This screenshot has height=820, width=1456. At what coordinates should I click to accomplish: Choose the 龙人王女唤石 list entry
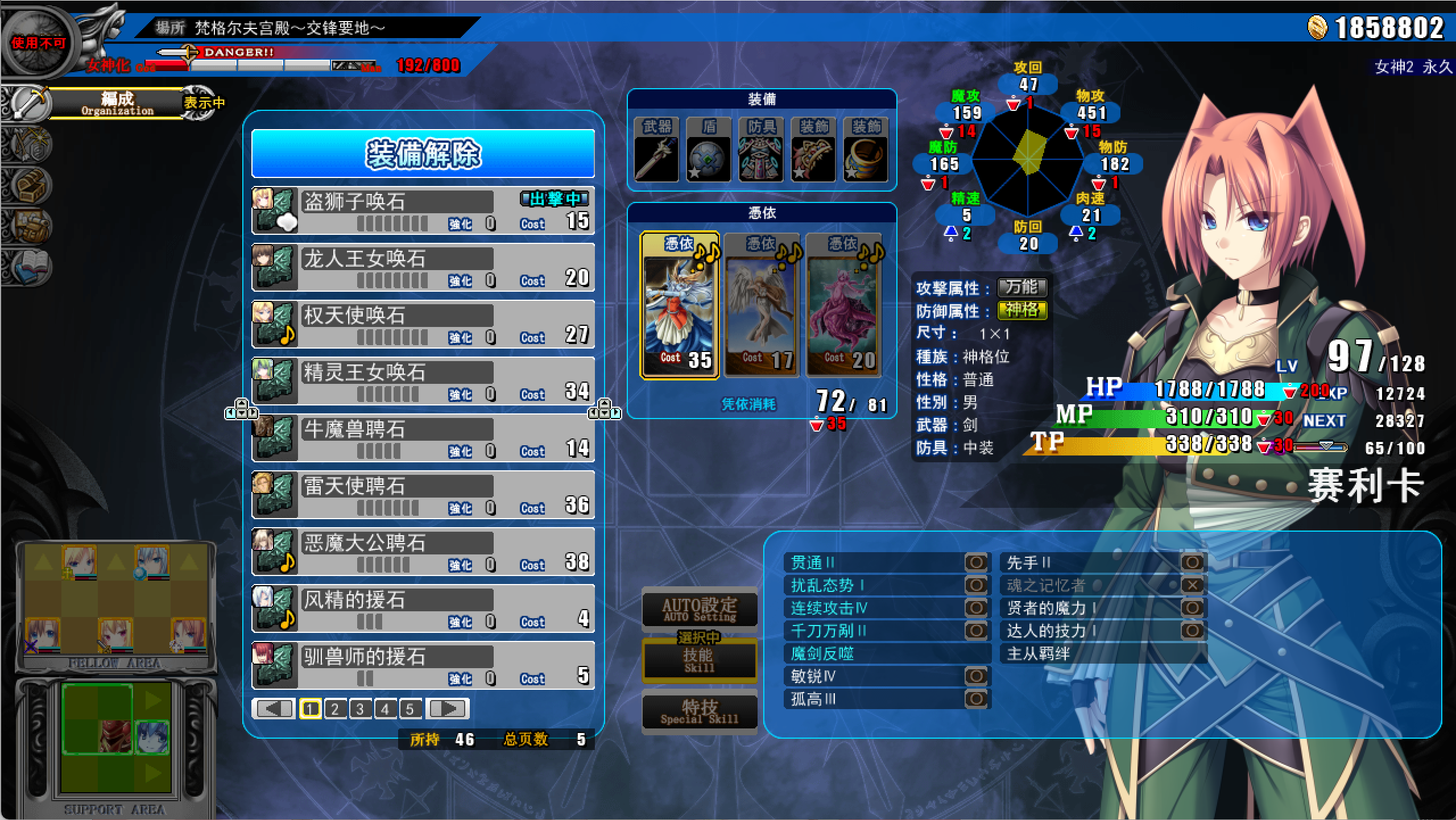click(x=423, y=268)
